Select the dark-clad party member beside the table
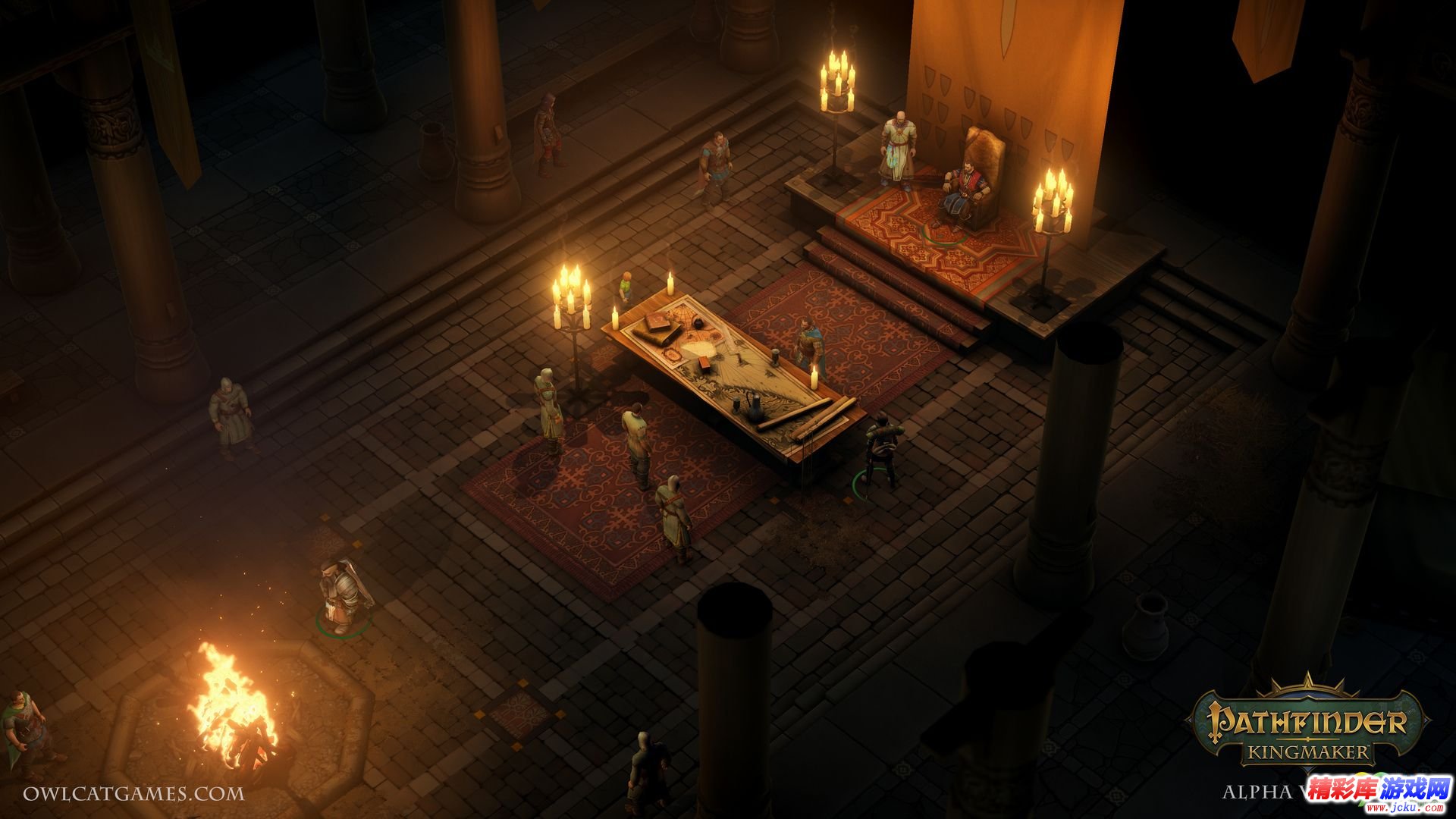The image size is (1456, 819). pyautogui.click(x=881, y=451)
